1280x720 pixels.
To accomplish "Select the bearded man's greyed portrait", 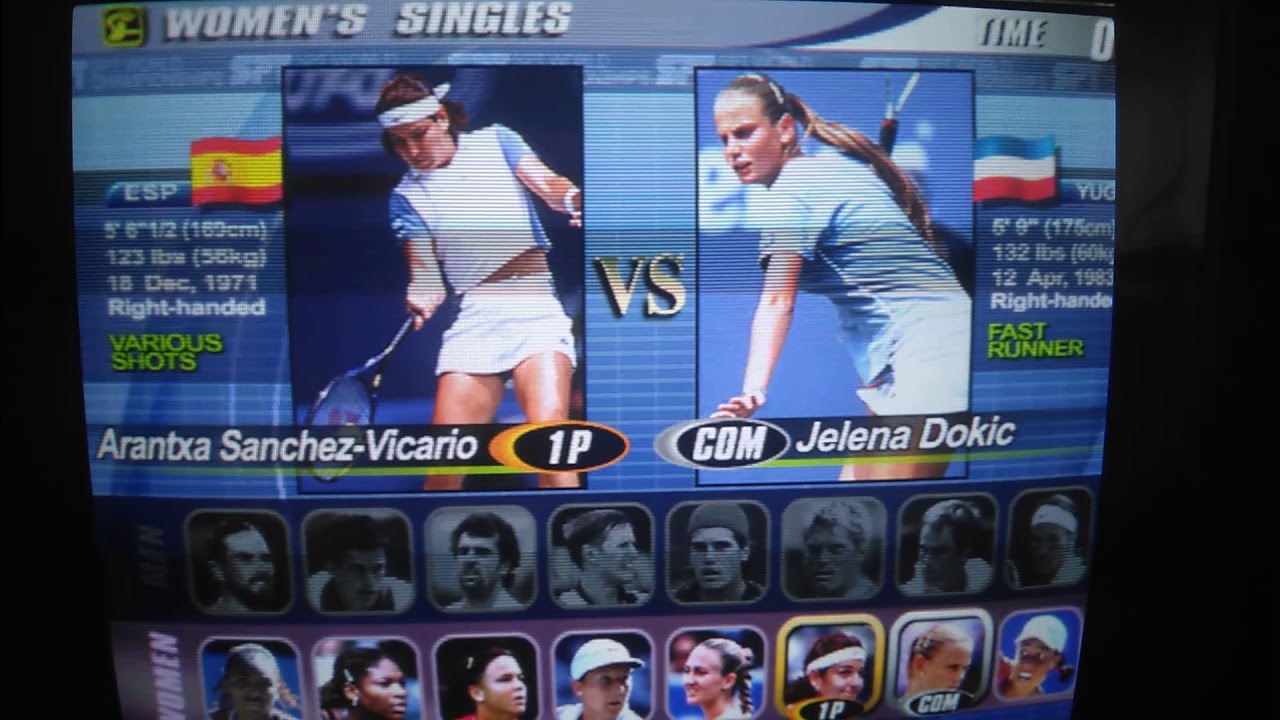I will click(x=238, y=562).
